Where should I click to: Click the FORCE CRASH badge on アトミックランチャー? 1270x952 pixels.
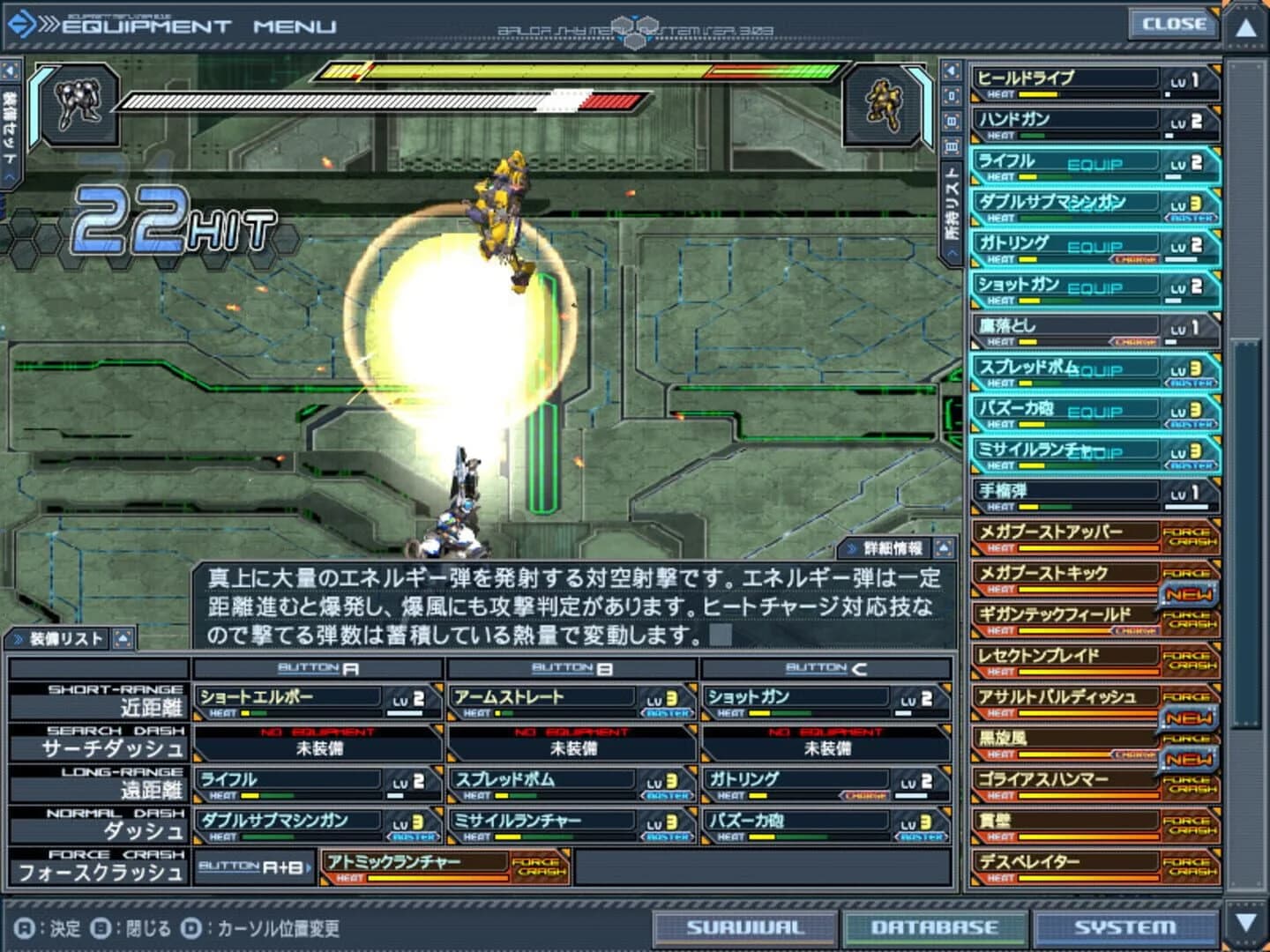pos(539,867)
